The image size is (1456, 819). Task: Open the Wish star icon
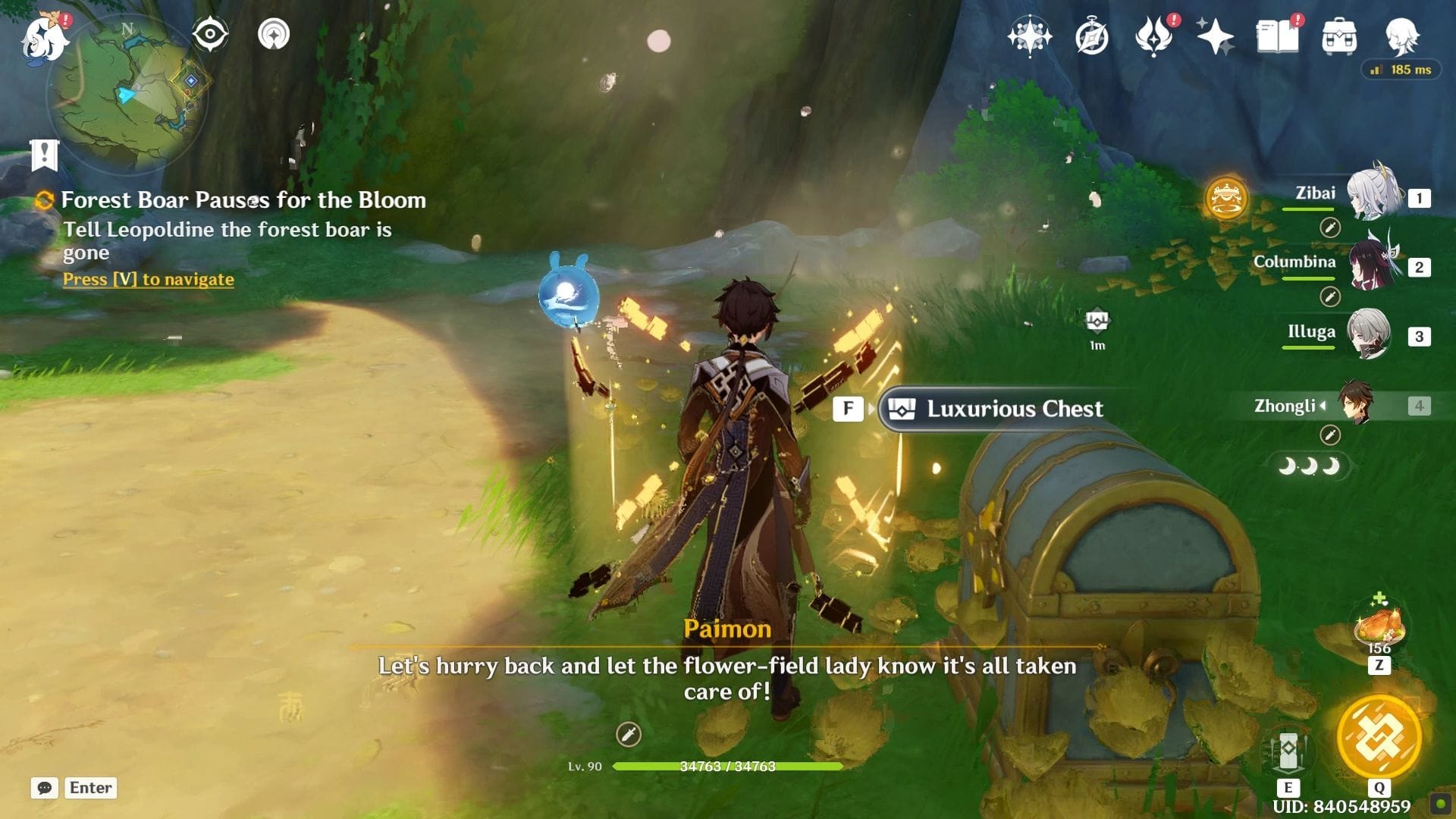1214,36
